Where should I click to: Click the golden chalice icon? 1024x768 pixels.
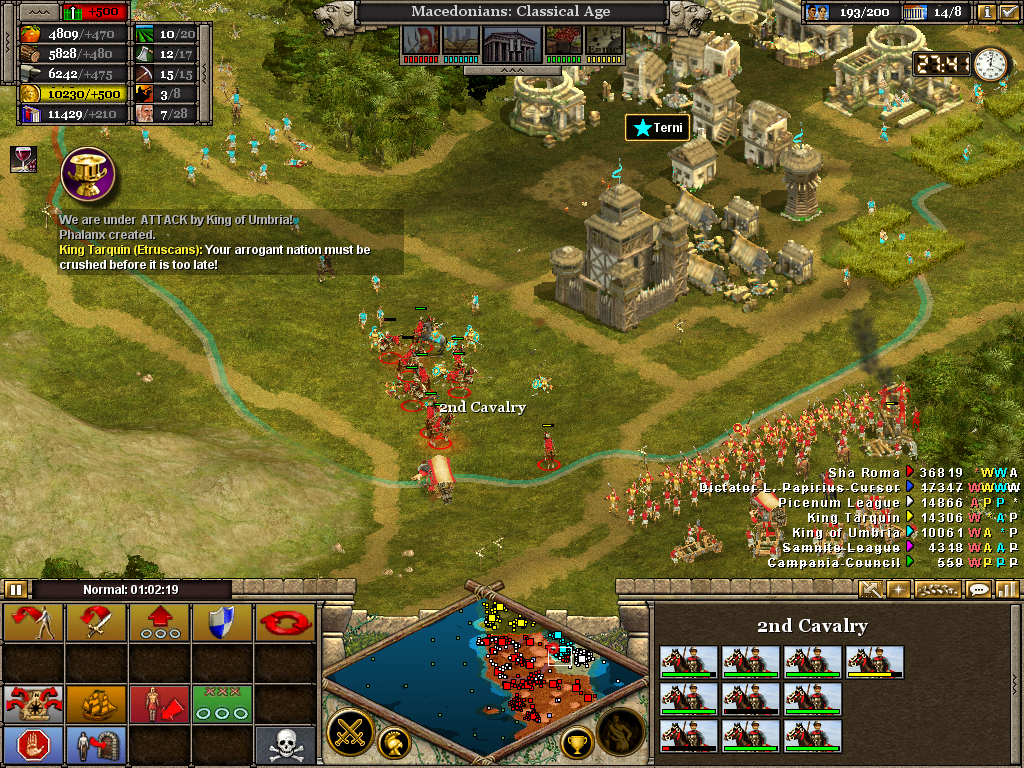88,174
